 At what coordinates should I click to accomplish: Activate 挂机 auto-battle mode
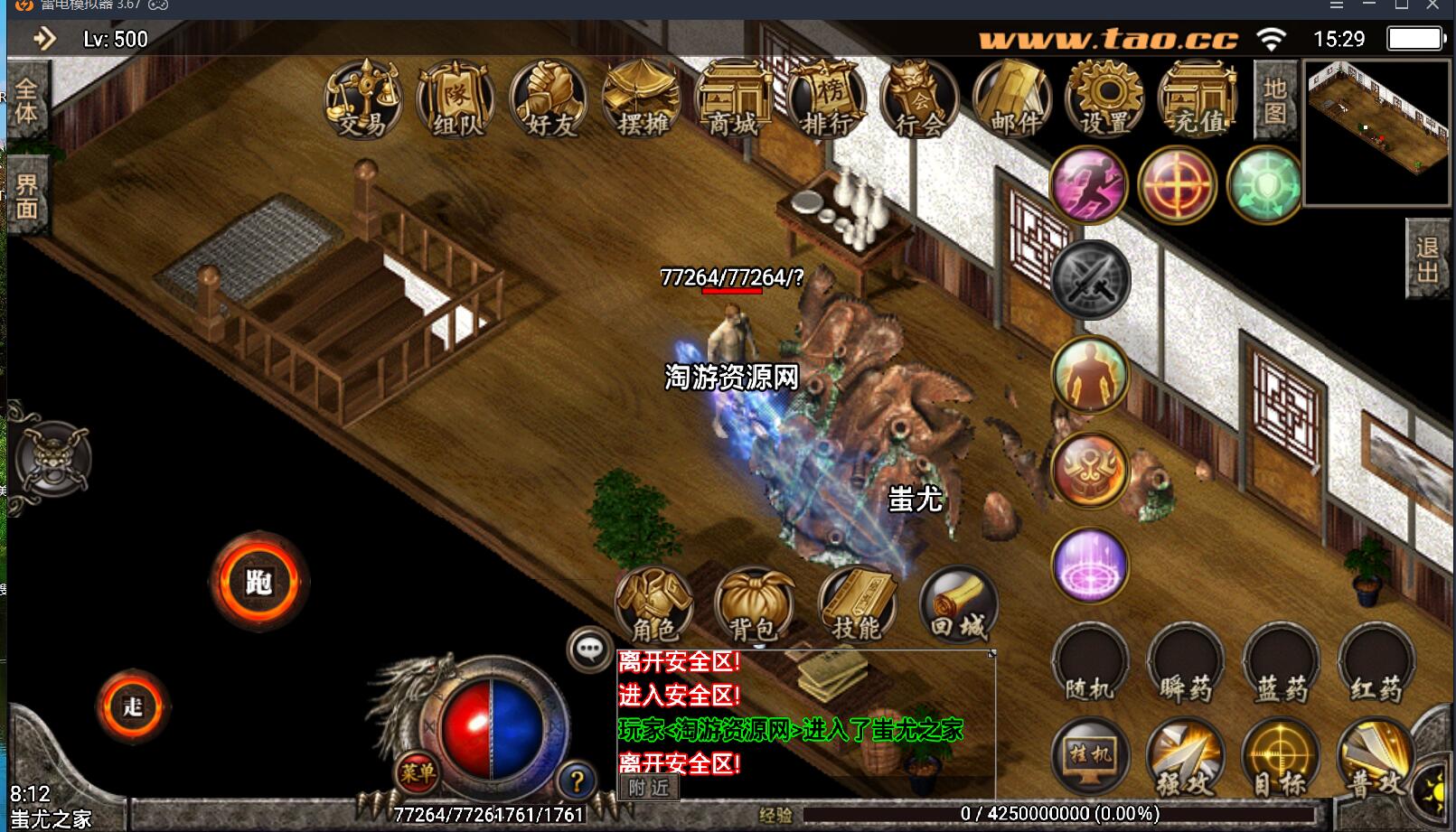click(1091, 757)
